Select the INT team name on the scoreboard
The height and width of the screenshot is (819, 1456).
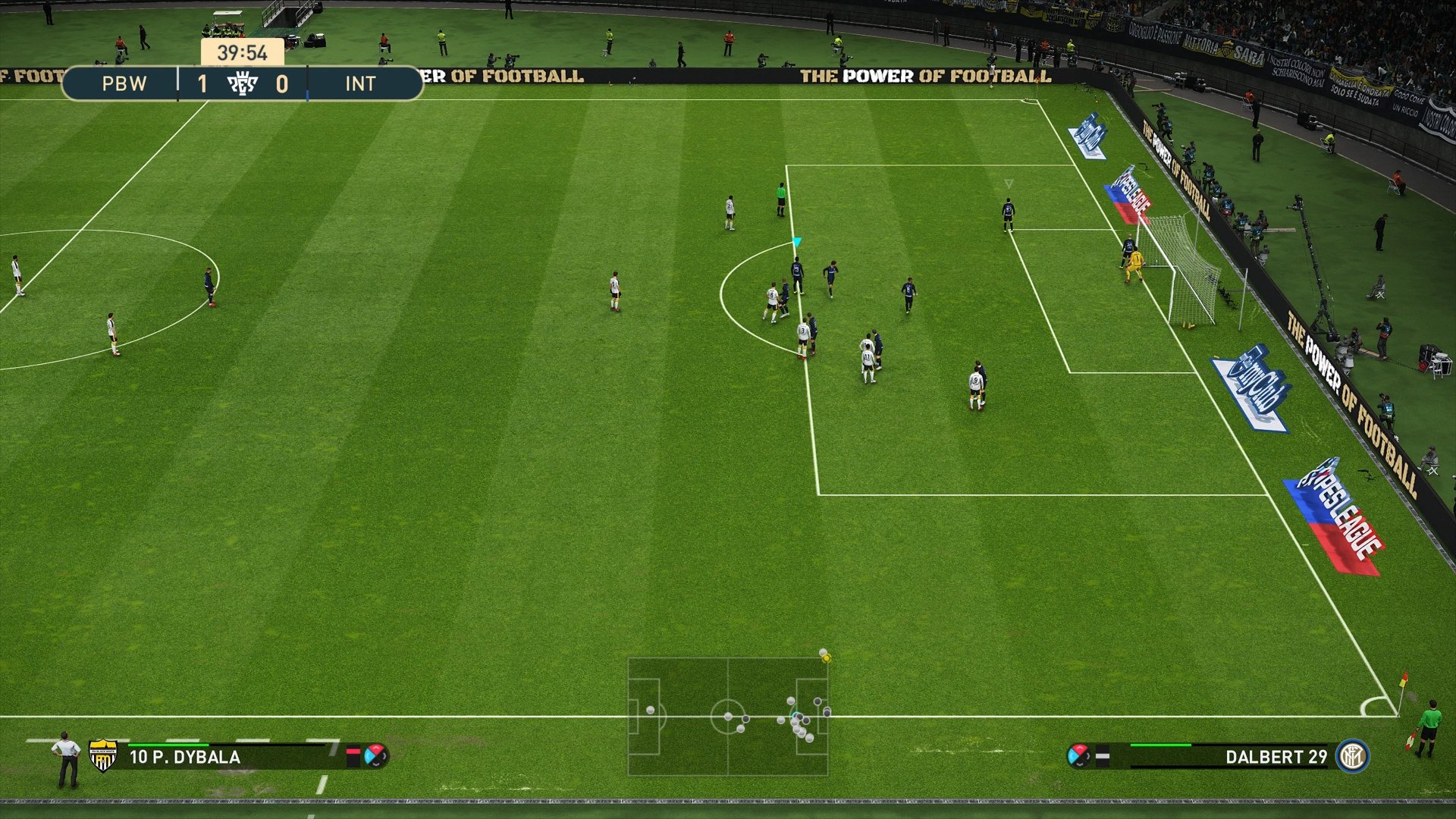[x=361, y=83]
